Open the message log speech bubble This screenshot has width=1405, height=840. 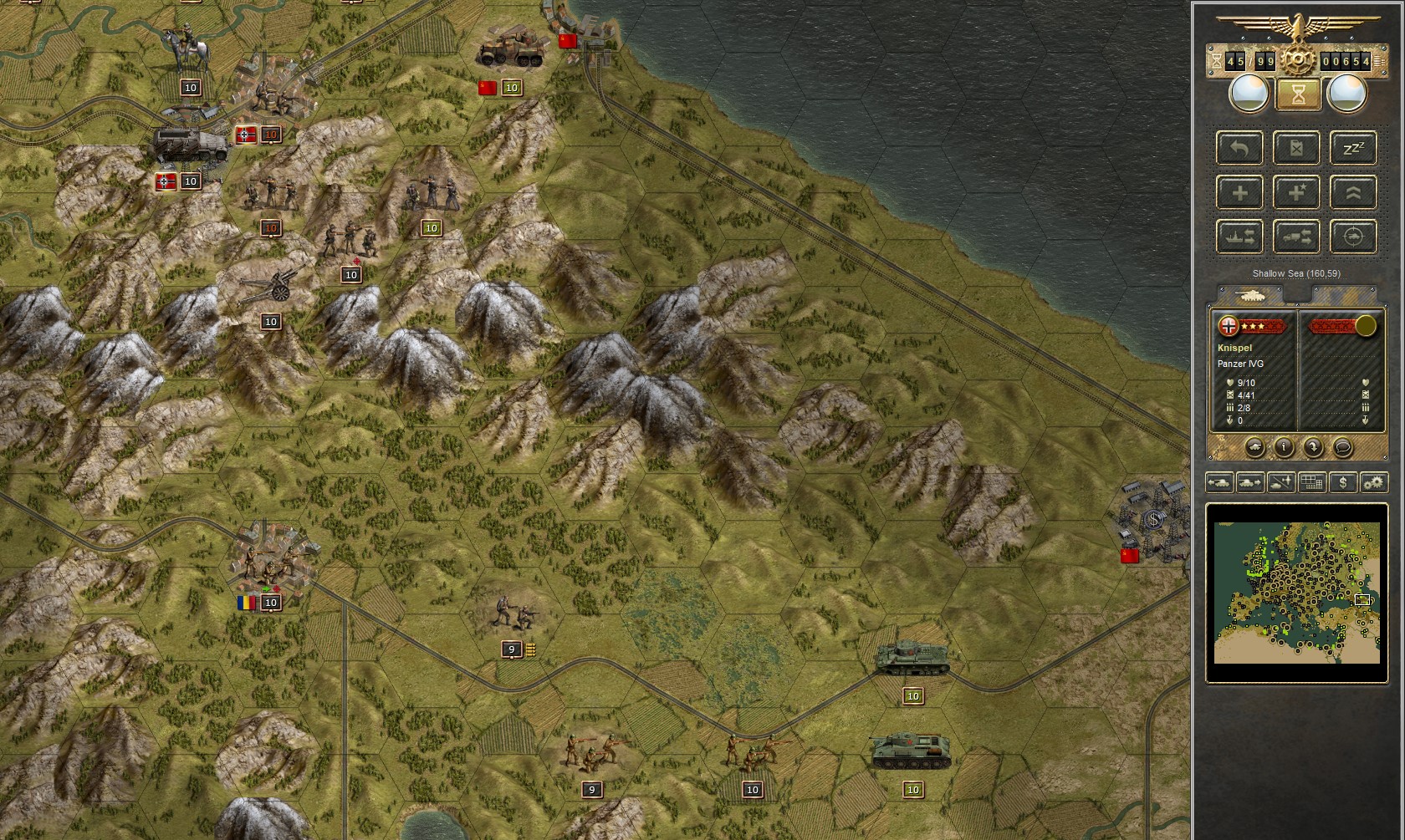tap(1341, 448)
